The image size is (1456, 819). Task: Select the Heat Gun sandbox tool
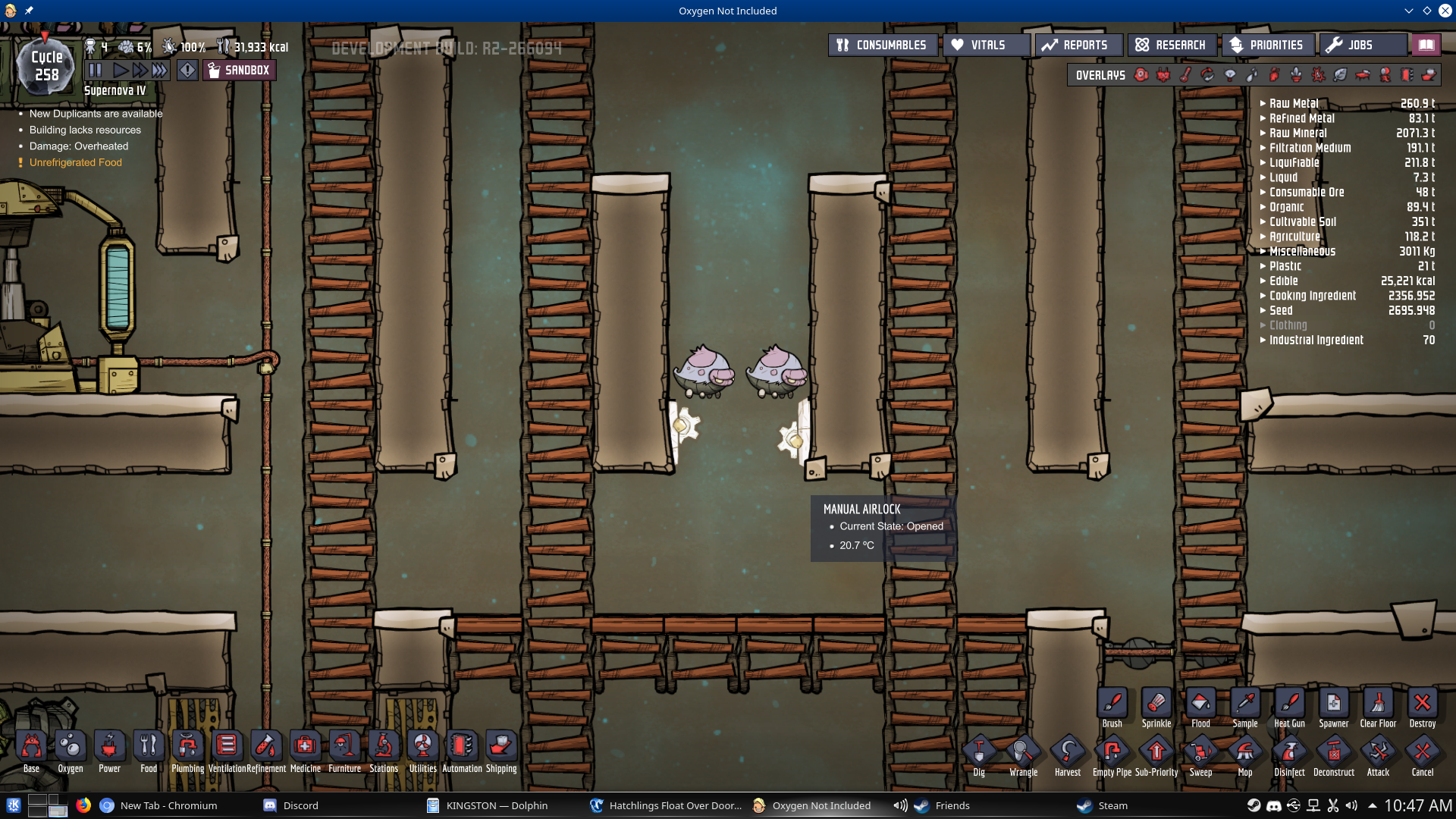1289,704
